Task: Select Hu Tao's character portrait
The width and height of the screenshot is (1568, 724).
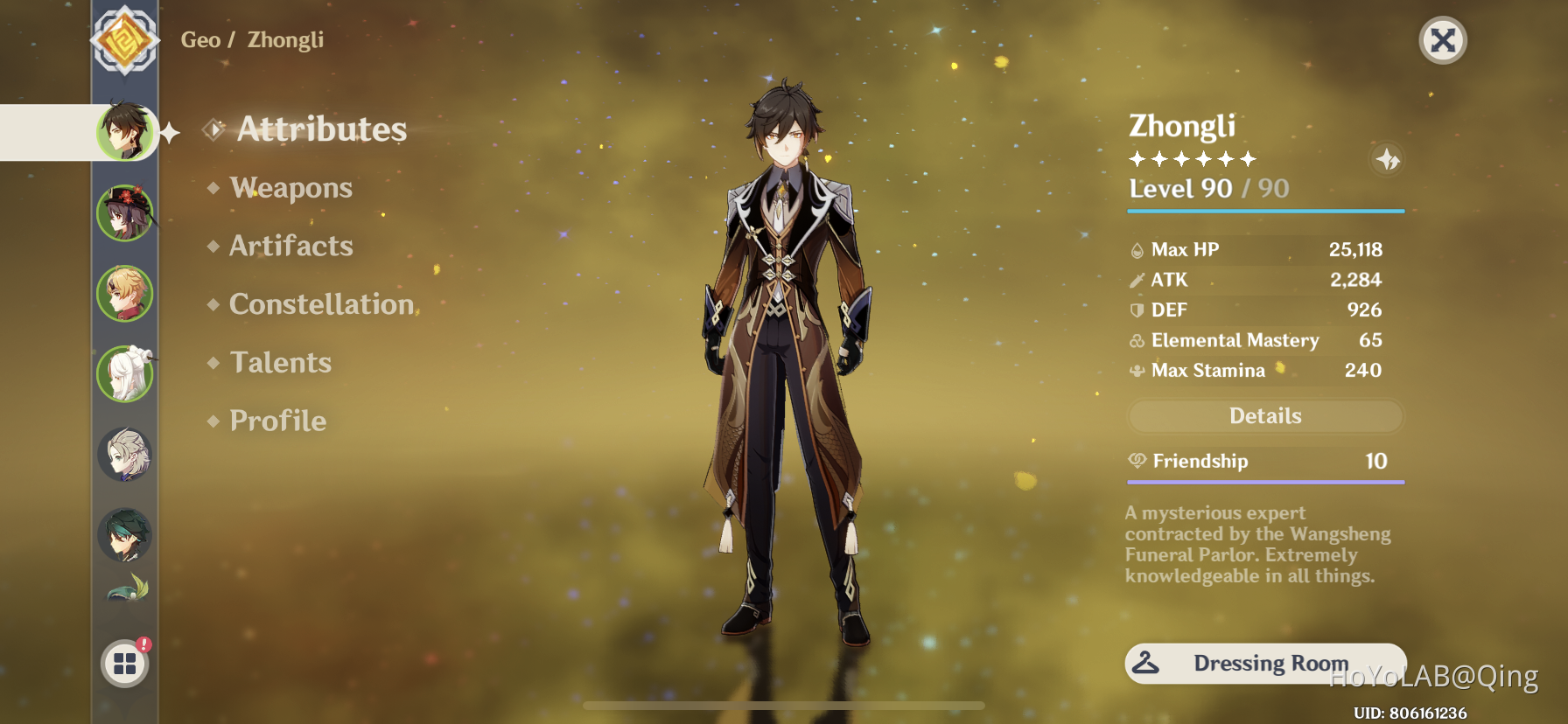Action: pos(125,212)
